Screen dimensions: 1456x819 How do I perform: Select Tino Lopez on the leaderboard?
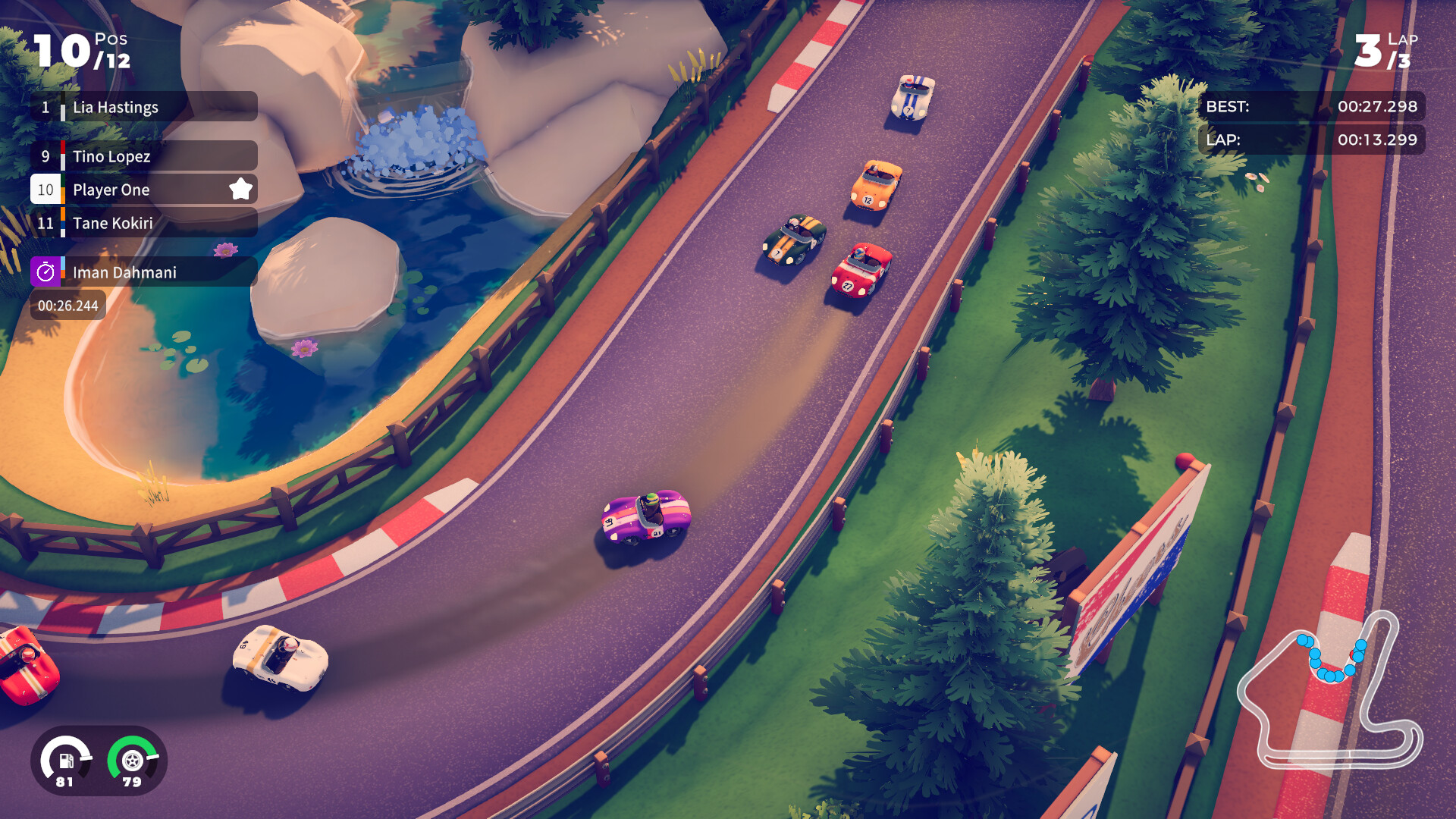[x=114, y=156]
